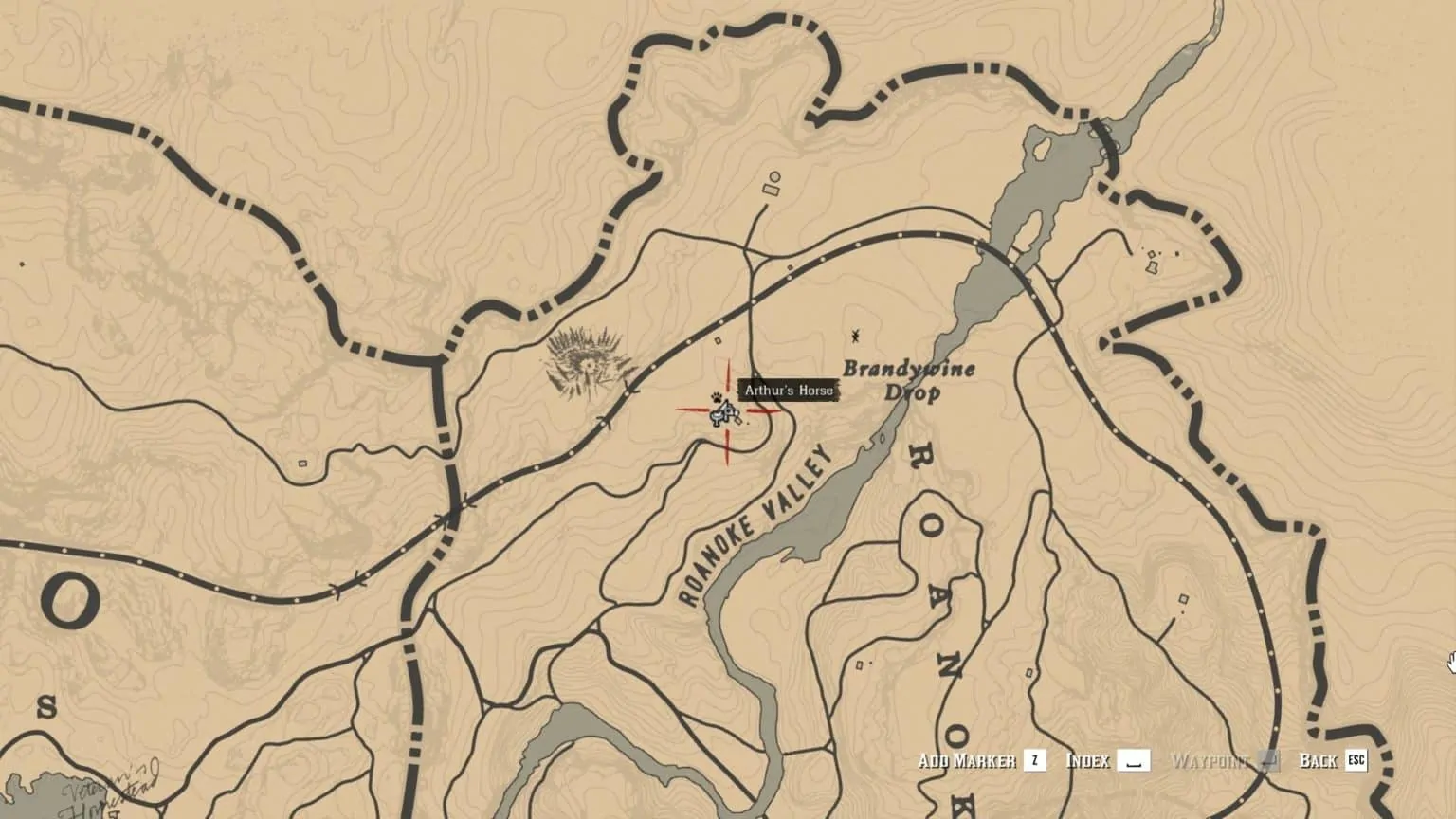Viewport: 1456px width, 819px height.
Task: Click the Arthur's Horse tooltip label
Action: point(788,390)
